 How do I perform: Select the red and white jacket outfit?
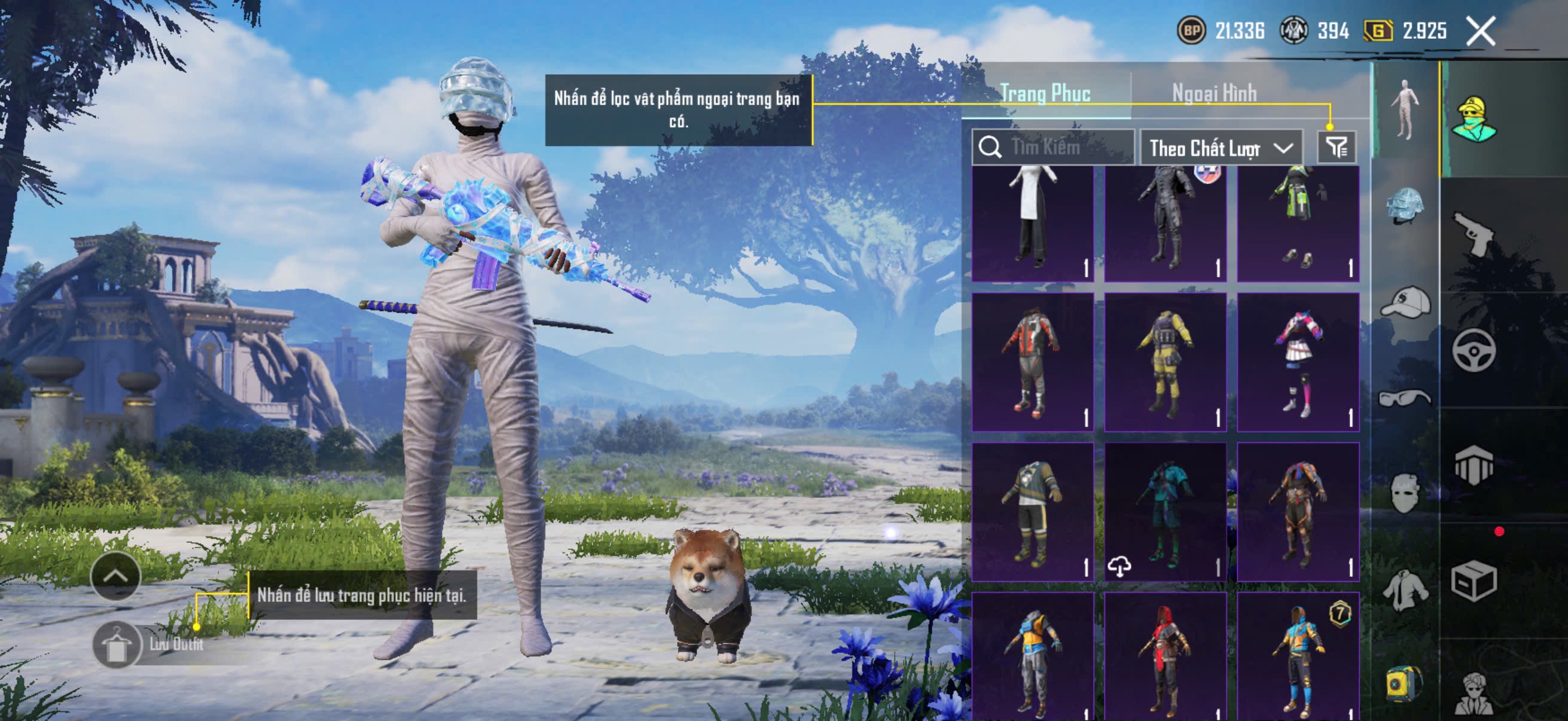(x=1032, y=363)
